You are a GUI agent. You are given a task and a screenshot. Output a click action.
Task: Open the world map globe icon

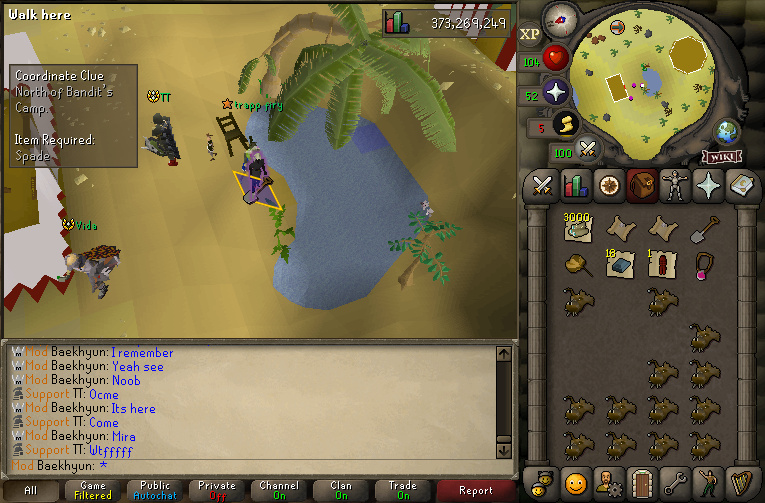(727, 132)
